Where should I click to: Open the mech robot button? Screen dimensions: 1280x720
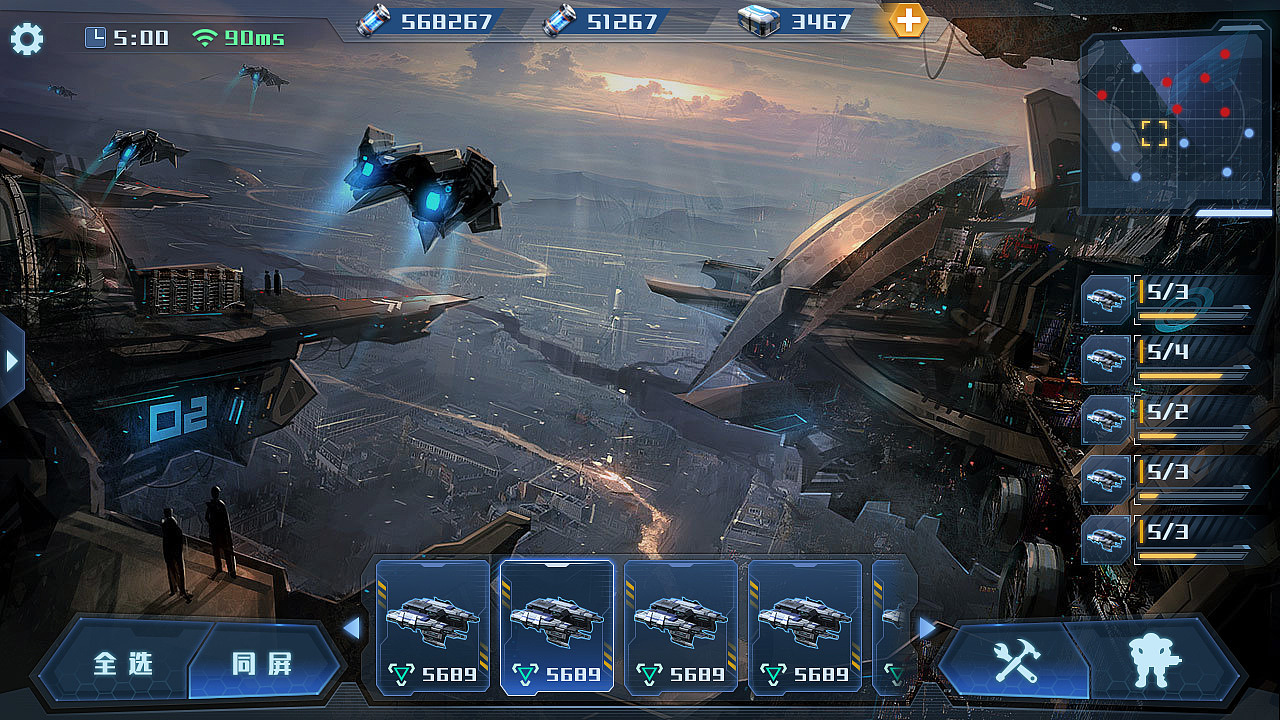click(1154, 660)
